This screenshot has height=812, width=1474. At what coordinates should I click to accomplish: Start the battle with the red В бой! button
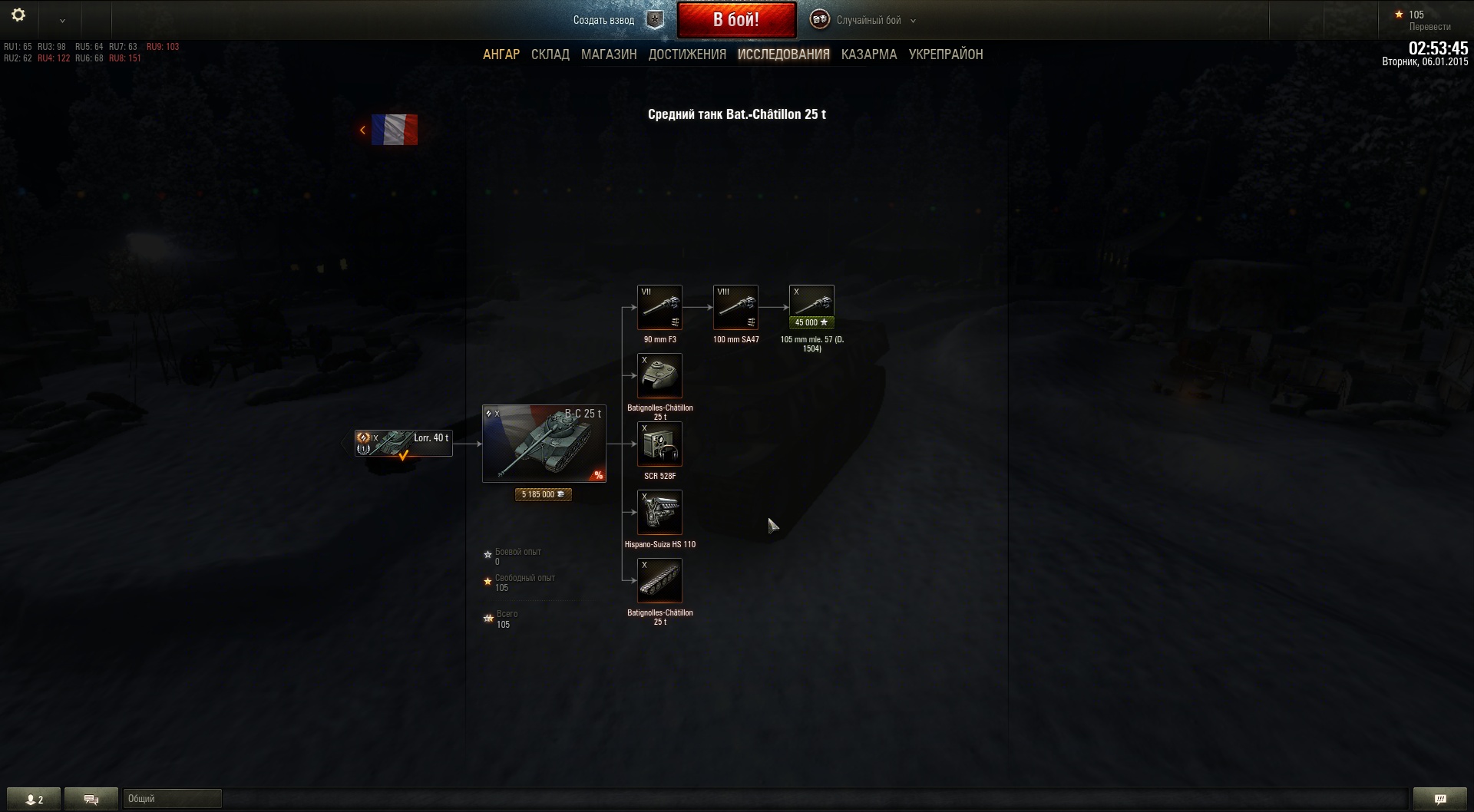(x=735, y=20)
